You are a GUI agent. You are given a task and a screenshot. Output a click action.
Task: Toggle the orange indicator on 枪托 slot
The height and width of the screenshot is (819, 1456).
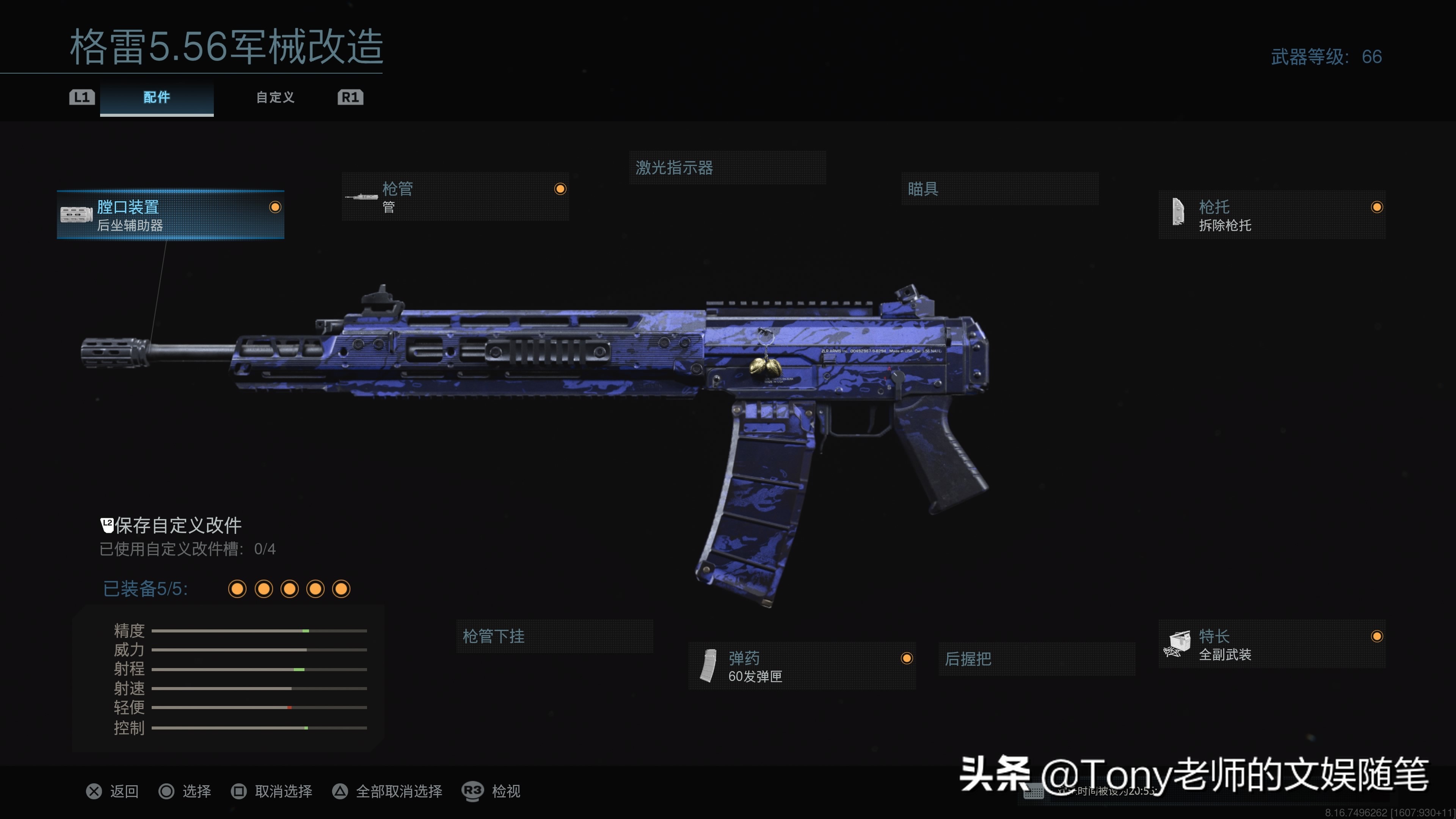1378,207
